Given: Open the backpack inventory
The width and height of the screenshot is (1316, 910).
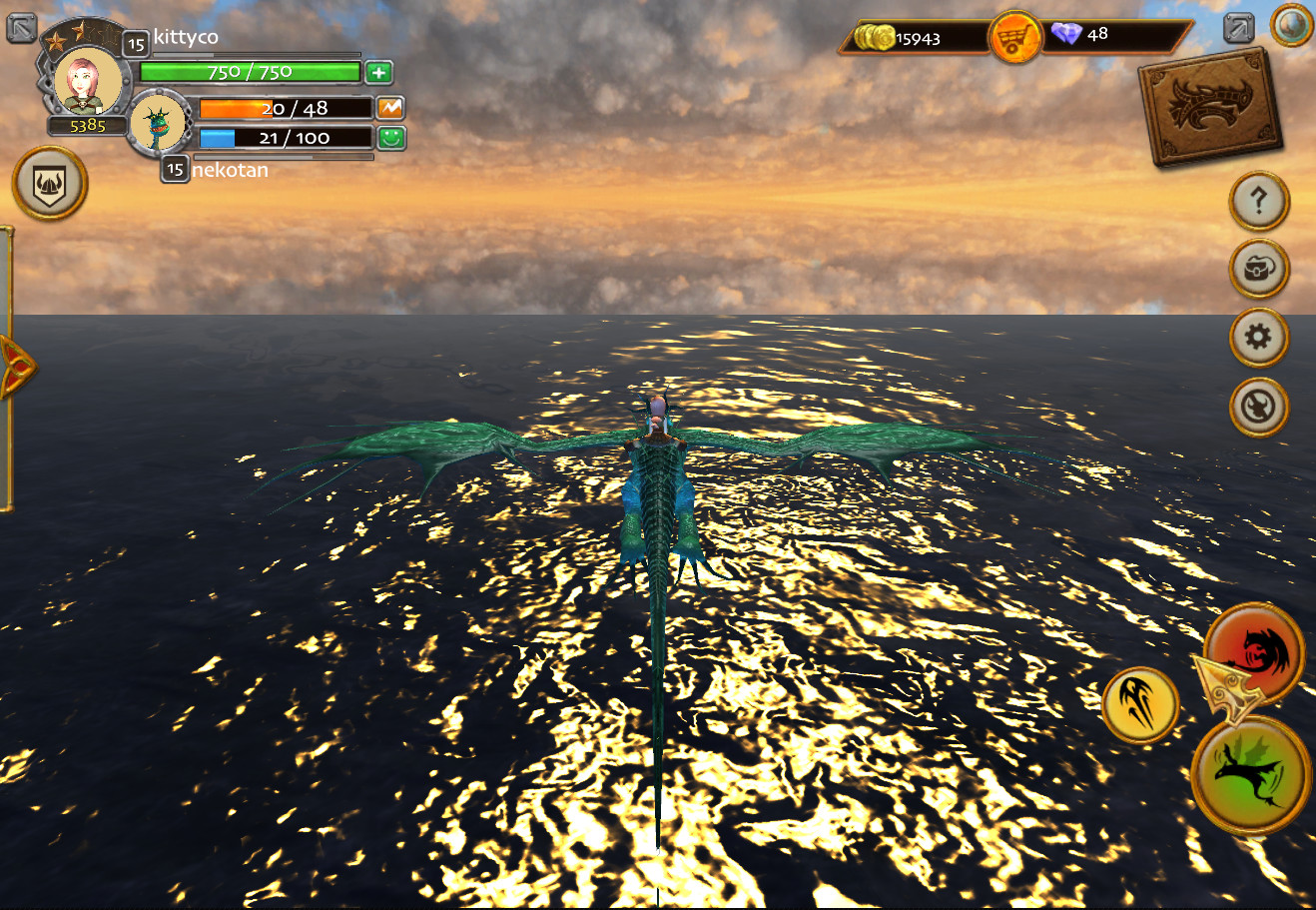Looking at the screenshot, I should point(1257,269).
